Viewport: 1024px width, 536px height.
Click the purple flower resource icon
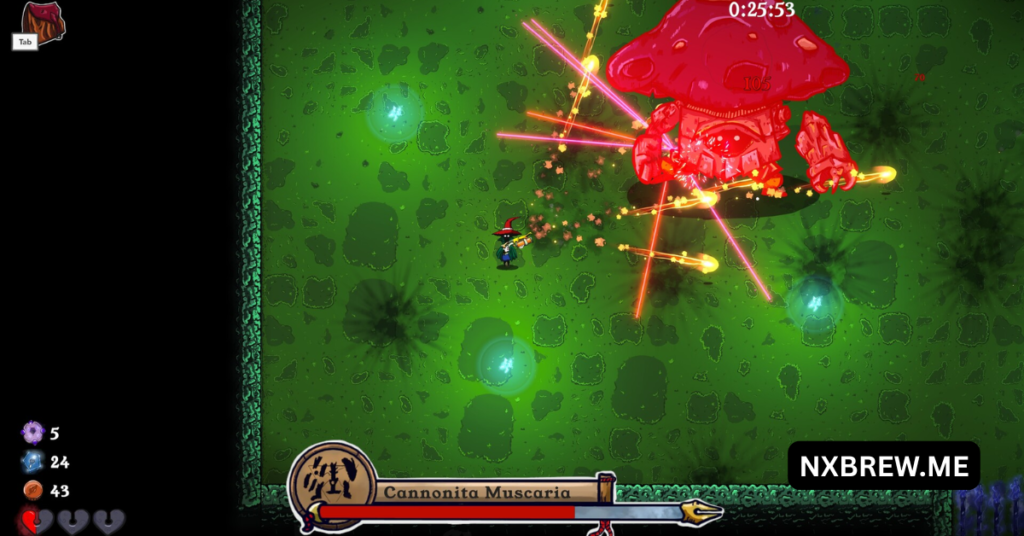[x=33, y=433]
